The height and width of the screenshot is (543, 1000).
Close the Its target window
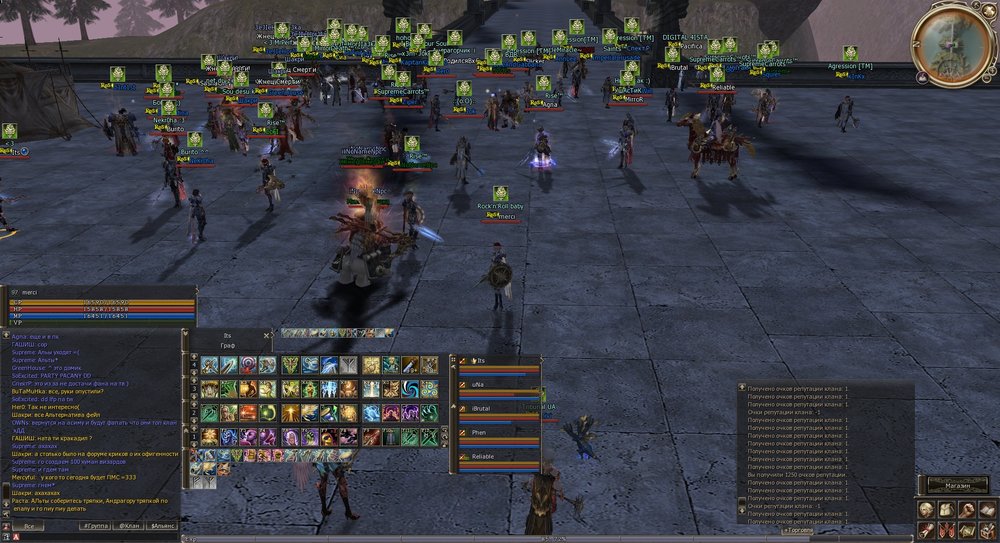[x=266, y=335]
